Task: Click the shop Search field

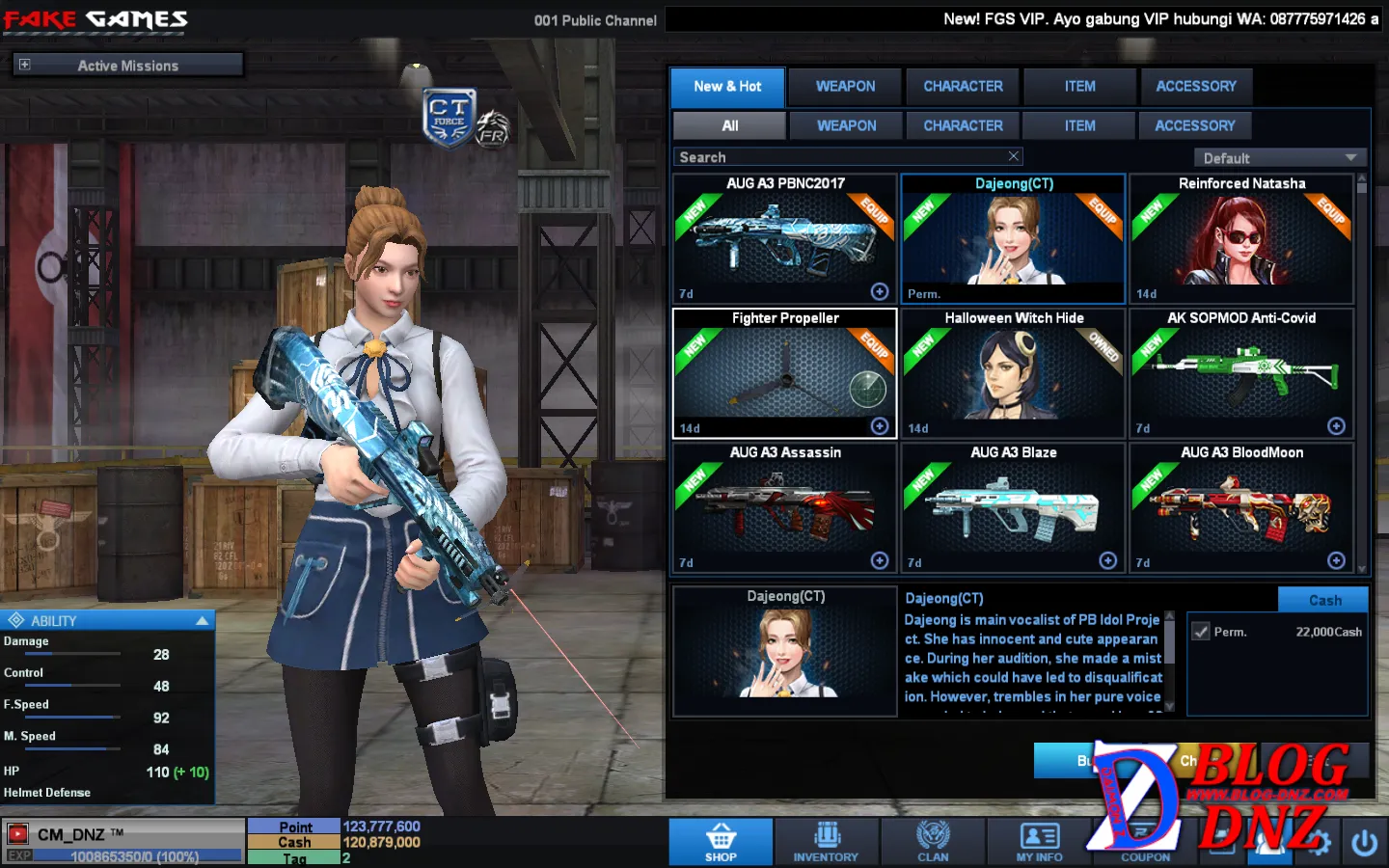Action: 839,157
